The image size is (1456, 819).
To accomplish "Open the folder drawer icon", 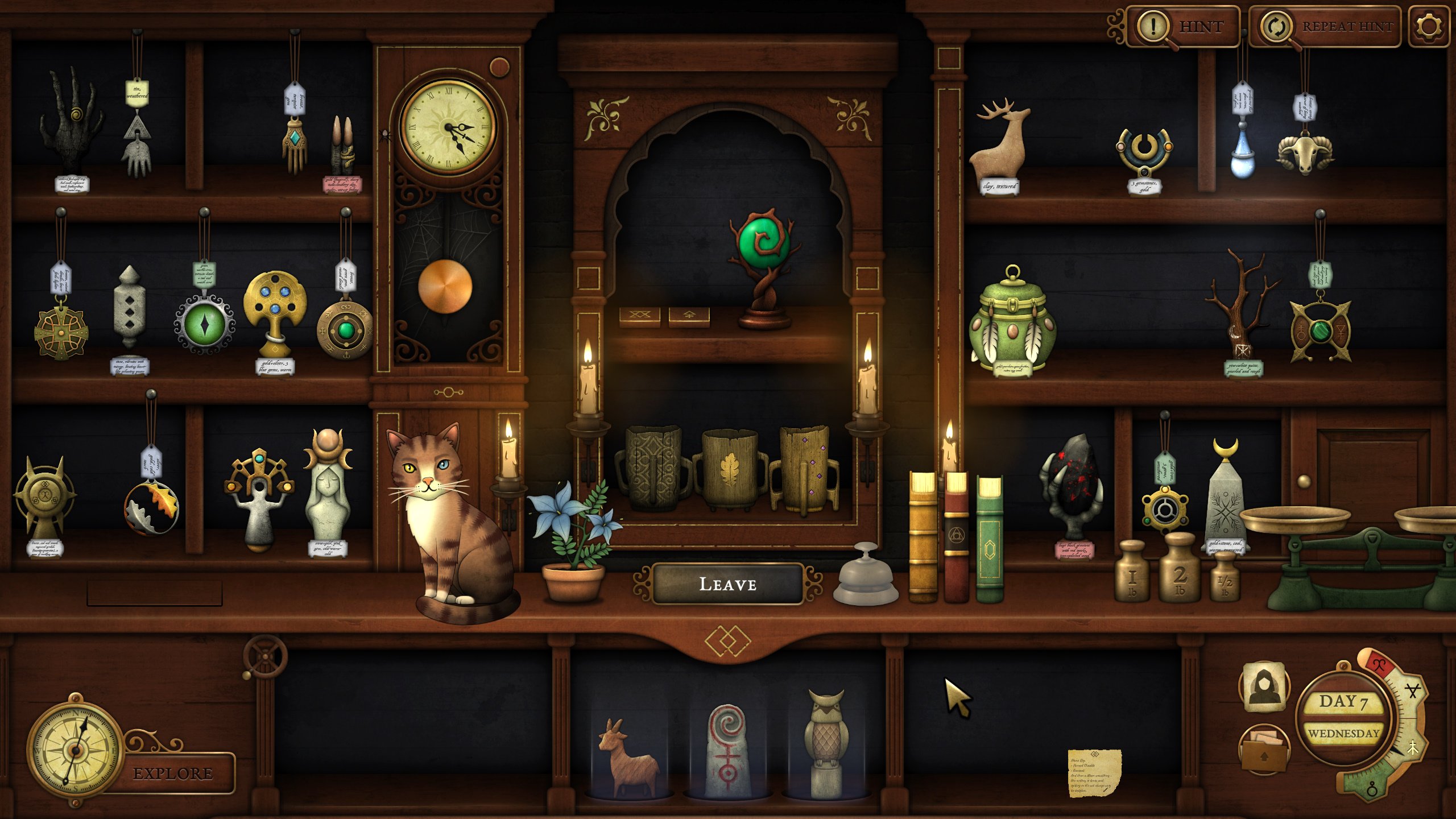I will (x=1264, y=751).
